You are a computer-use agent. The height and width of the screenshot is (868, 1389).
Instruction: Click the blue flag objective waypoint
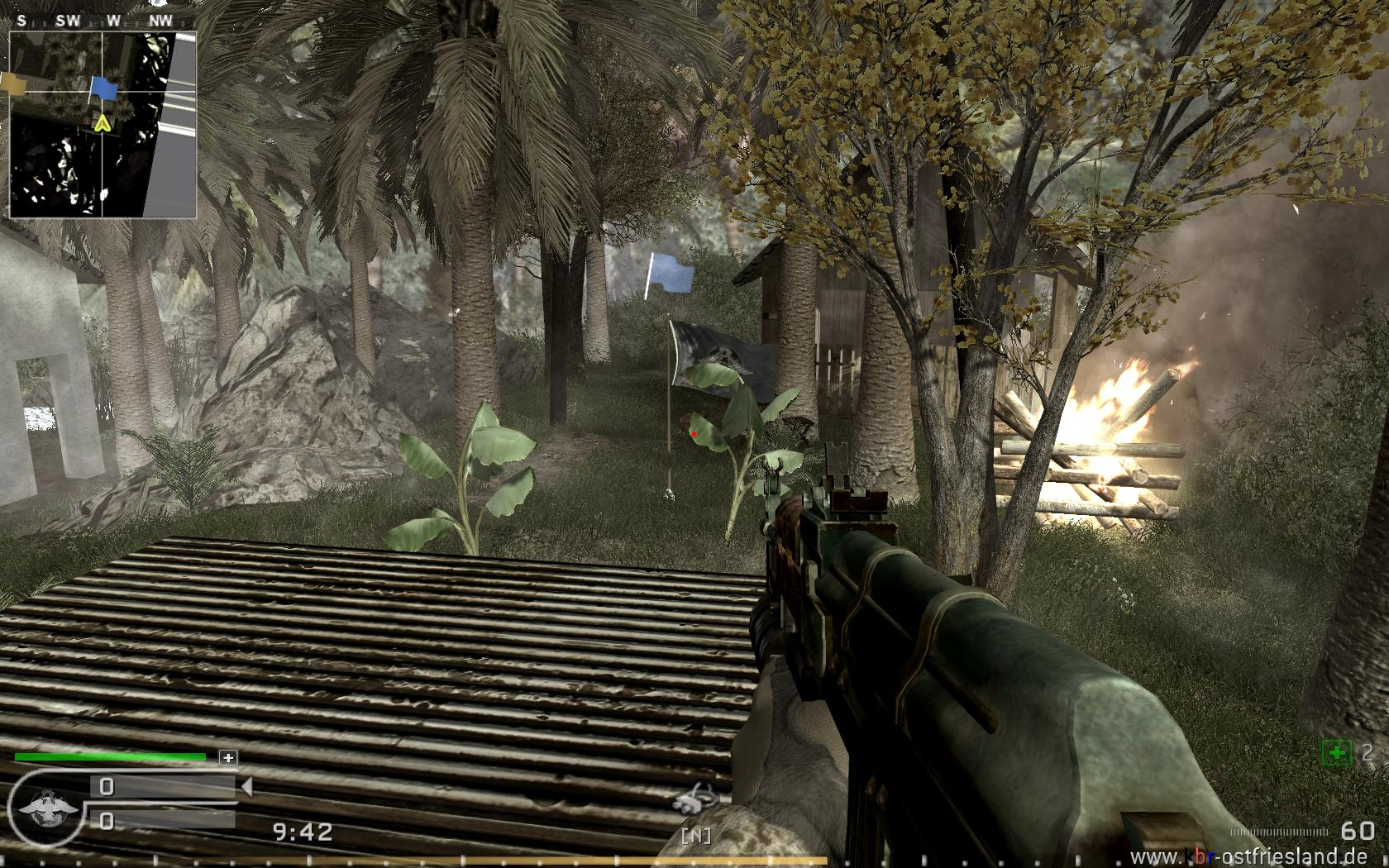pyautogui.click(x=671, y=274)
